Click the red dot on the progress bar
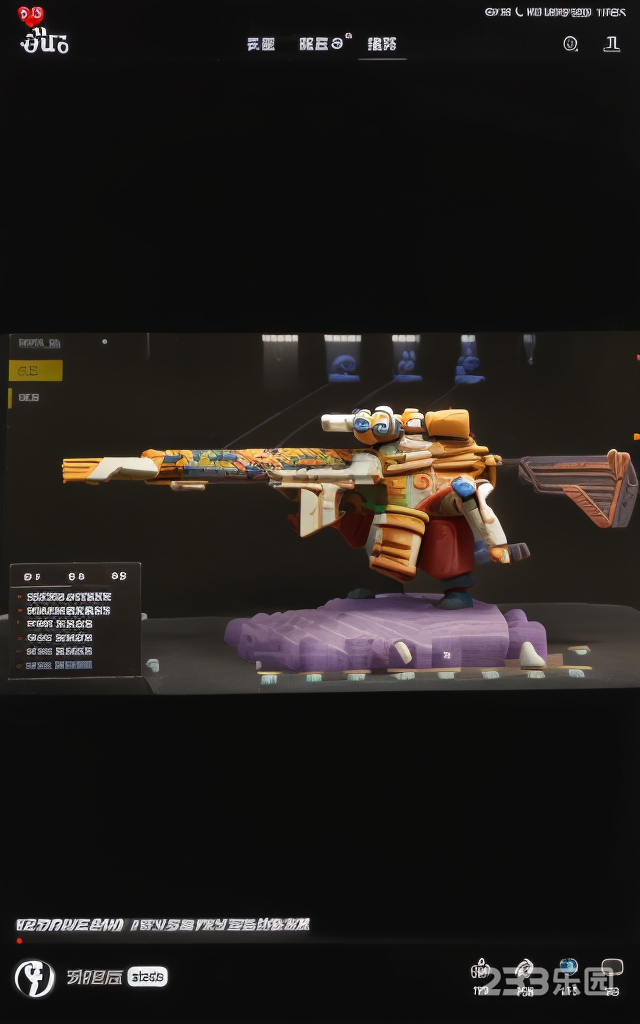 pos(19,940)
